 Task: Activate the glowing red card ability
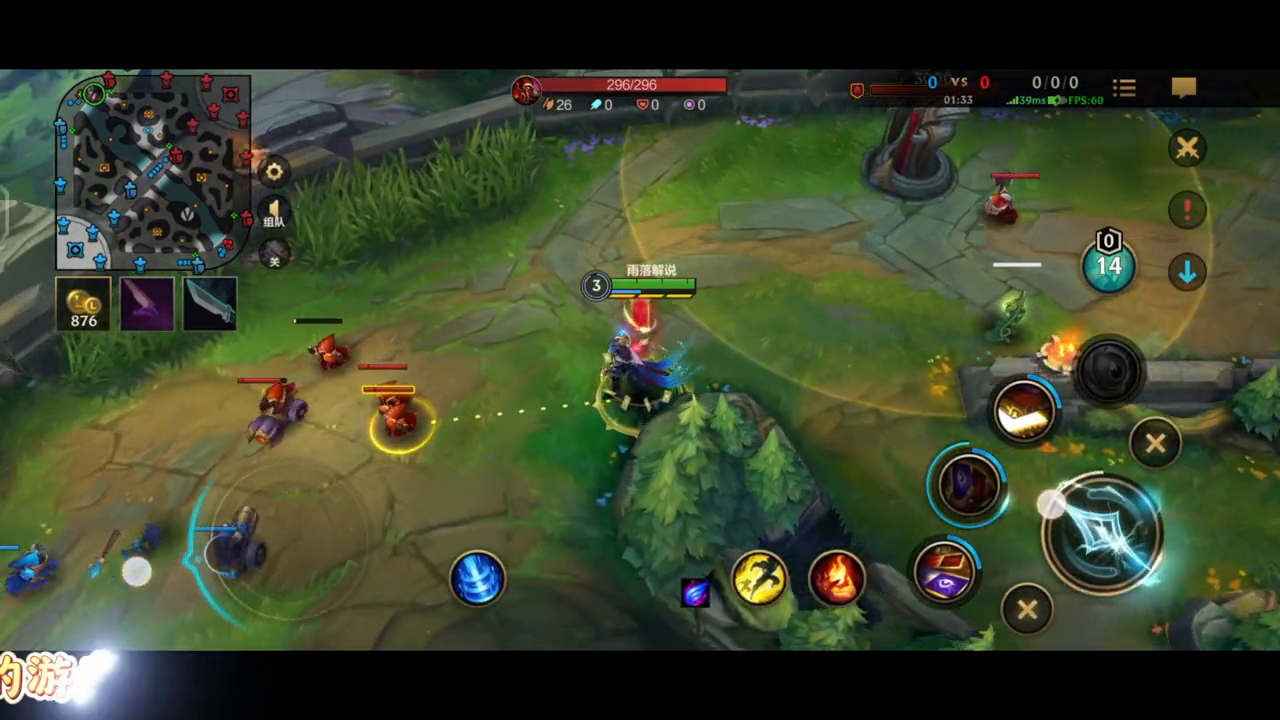(1024, 409)
